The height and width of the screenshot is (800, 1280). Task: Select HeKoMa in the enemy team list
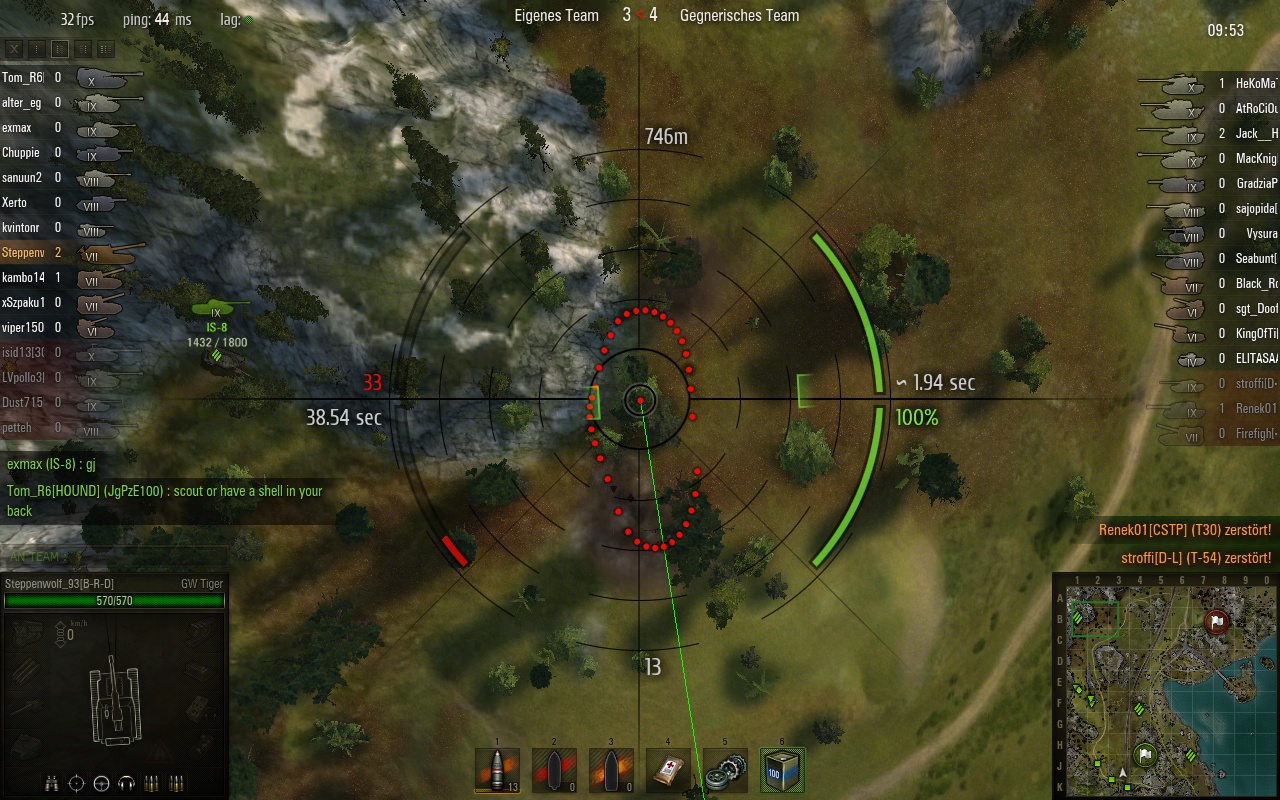coord(1212,84)
